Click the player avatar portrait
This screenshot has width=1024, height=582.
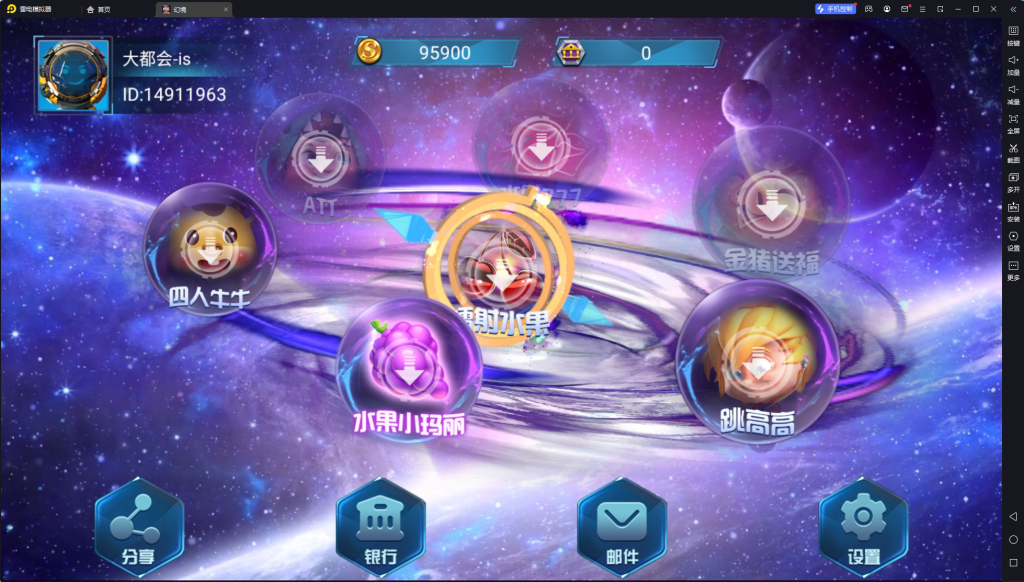tap(73, 76)
